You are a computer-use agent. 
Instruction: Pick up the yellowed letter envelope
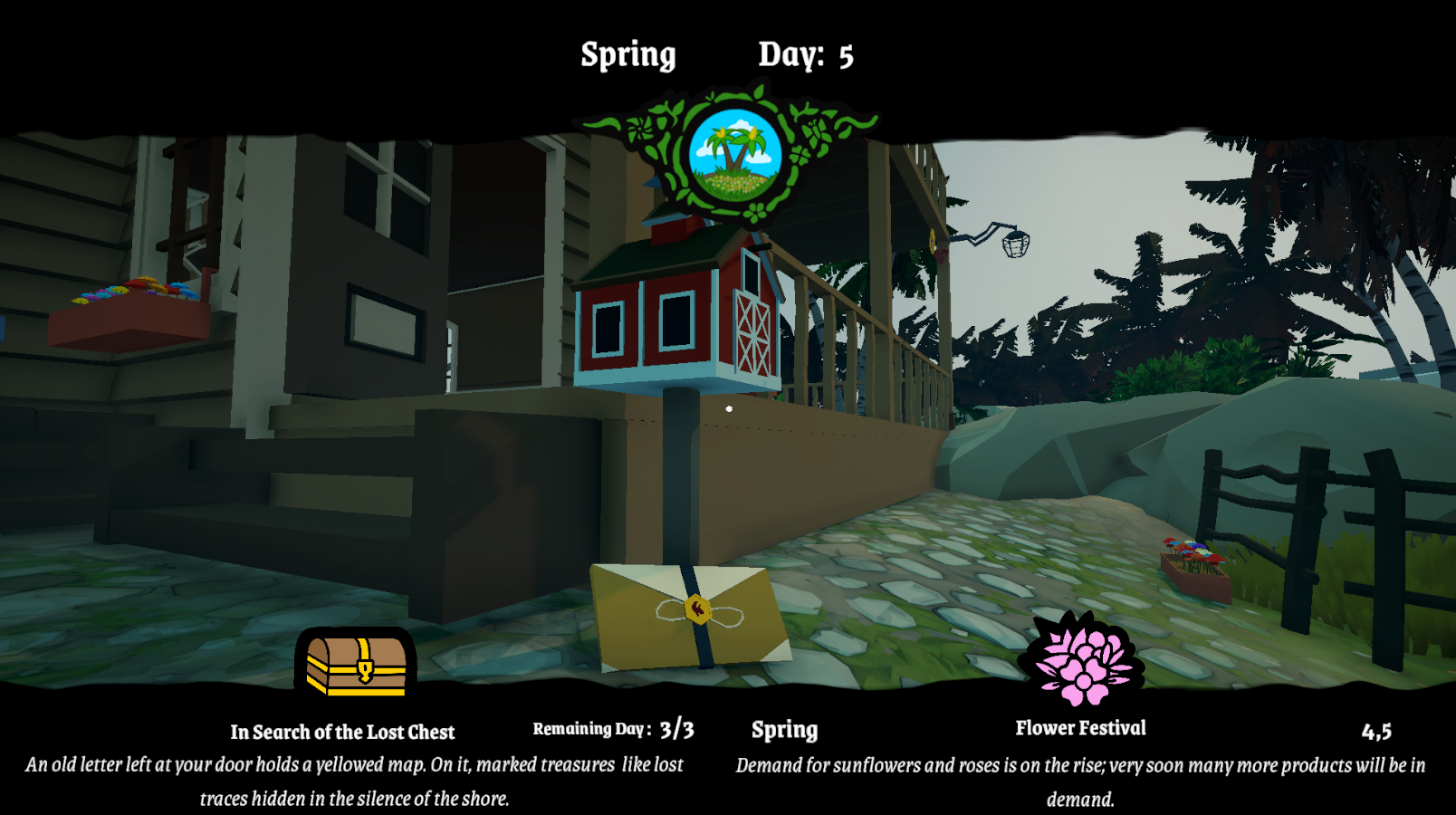click(694, 616)
